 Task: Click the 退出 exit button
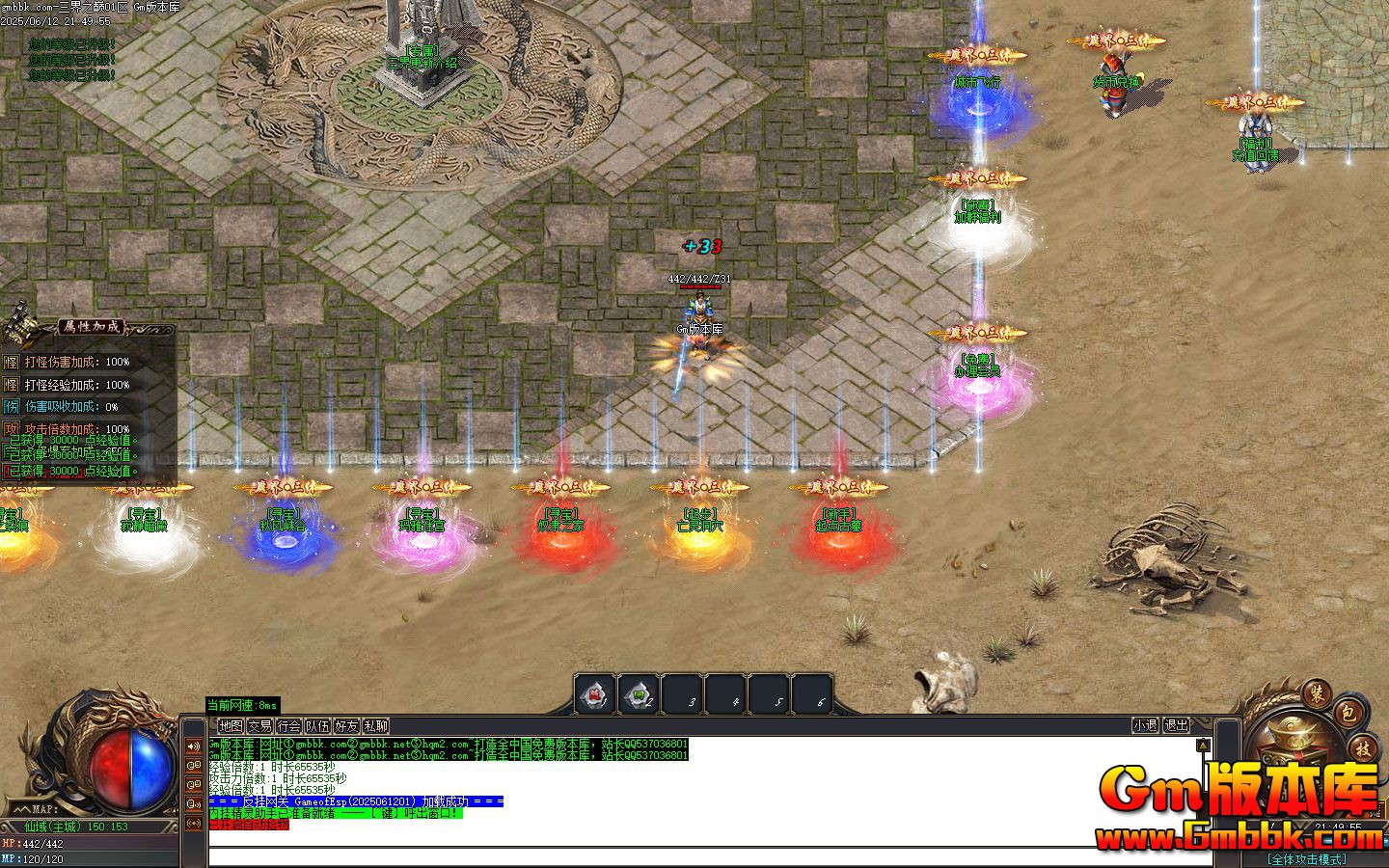1179,725
